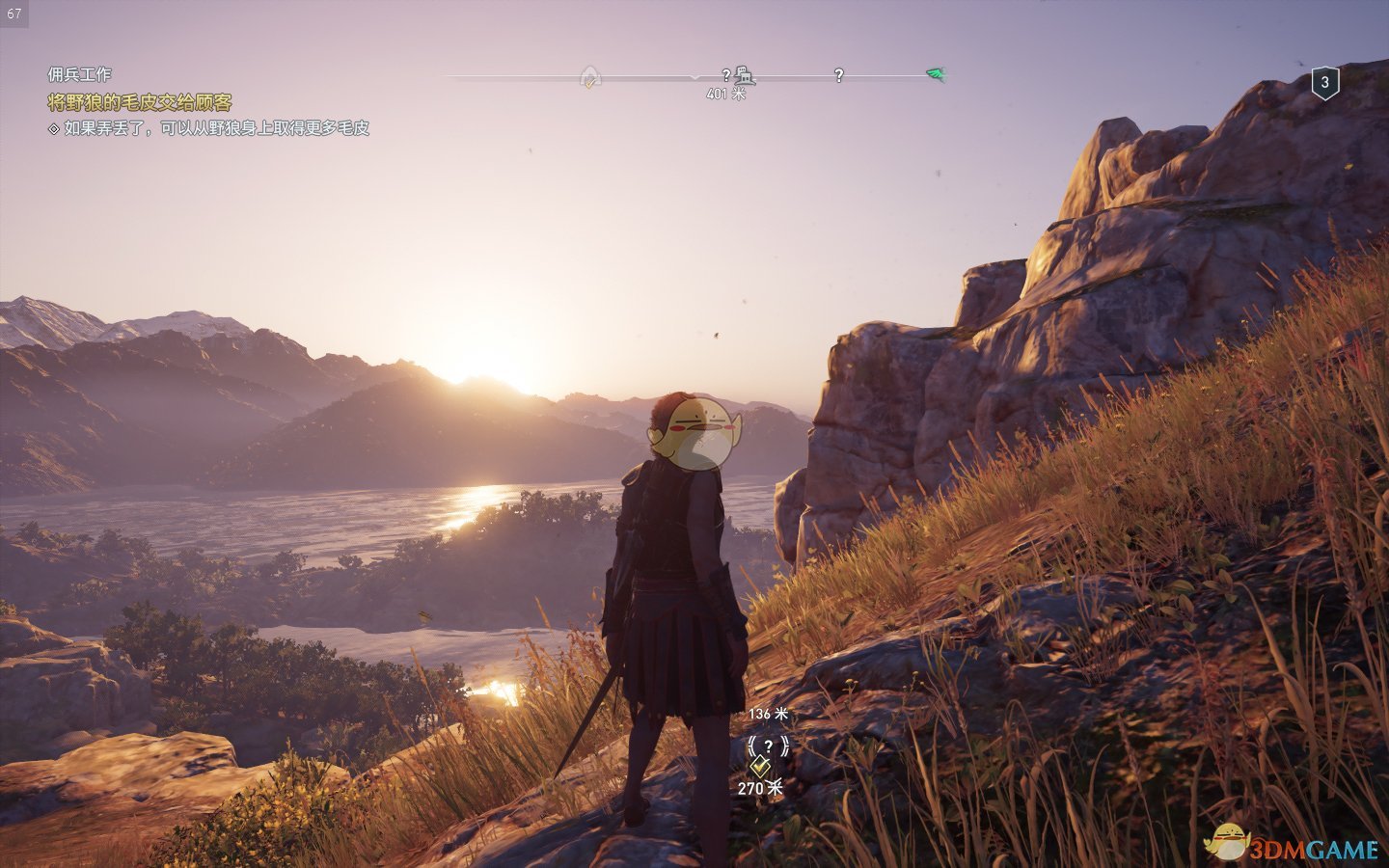The height and width of the screenshot is (868, 1389).
Task: Click the level 3 shield badge
Action: [x=1324, y=83]
